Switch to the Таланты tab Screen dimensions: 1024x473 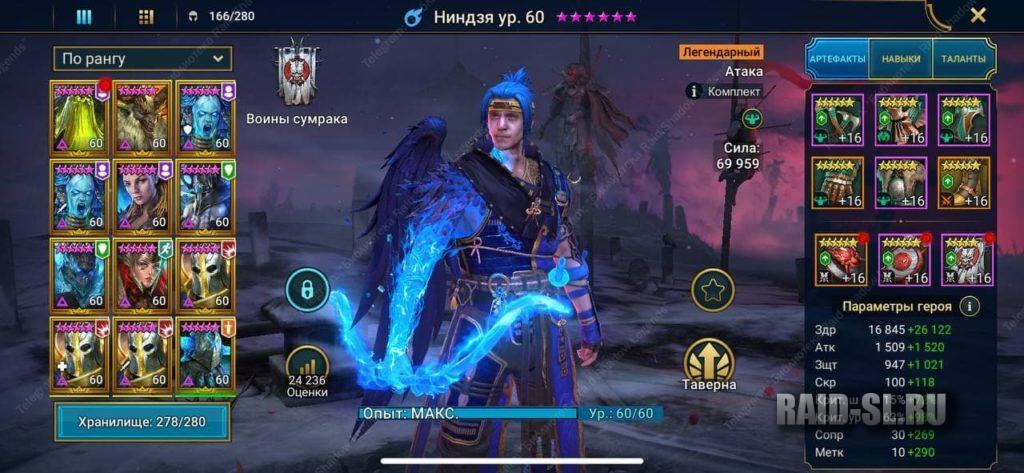963,59
